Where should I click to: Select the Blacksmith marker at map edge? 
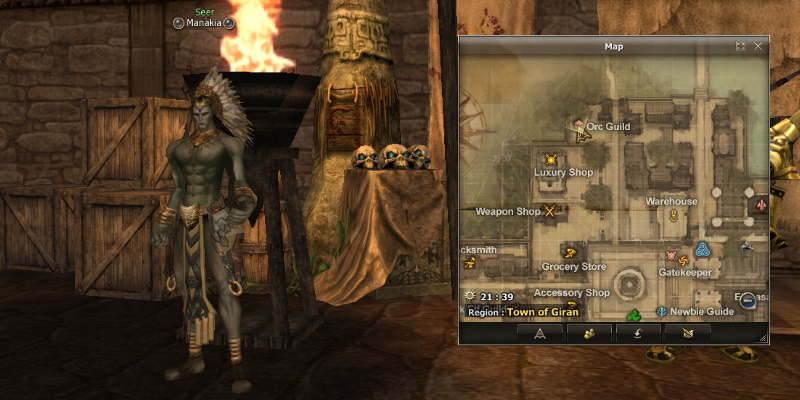[469, 263]
